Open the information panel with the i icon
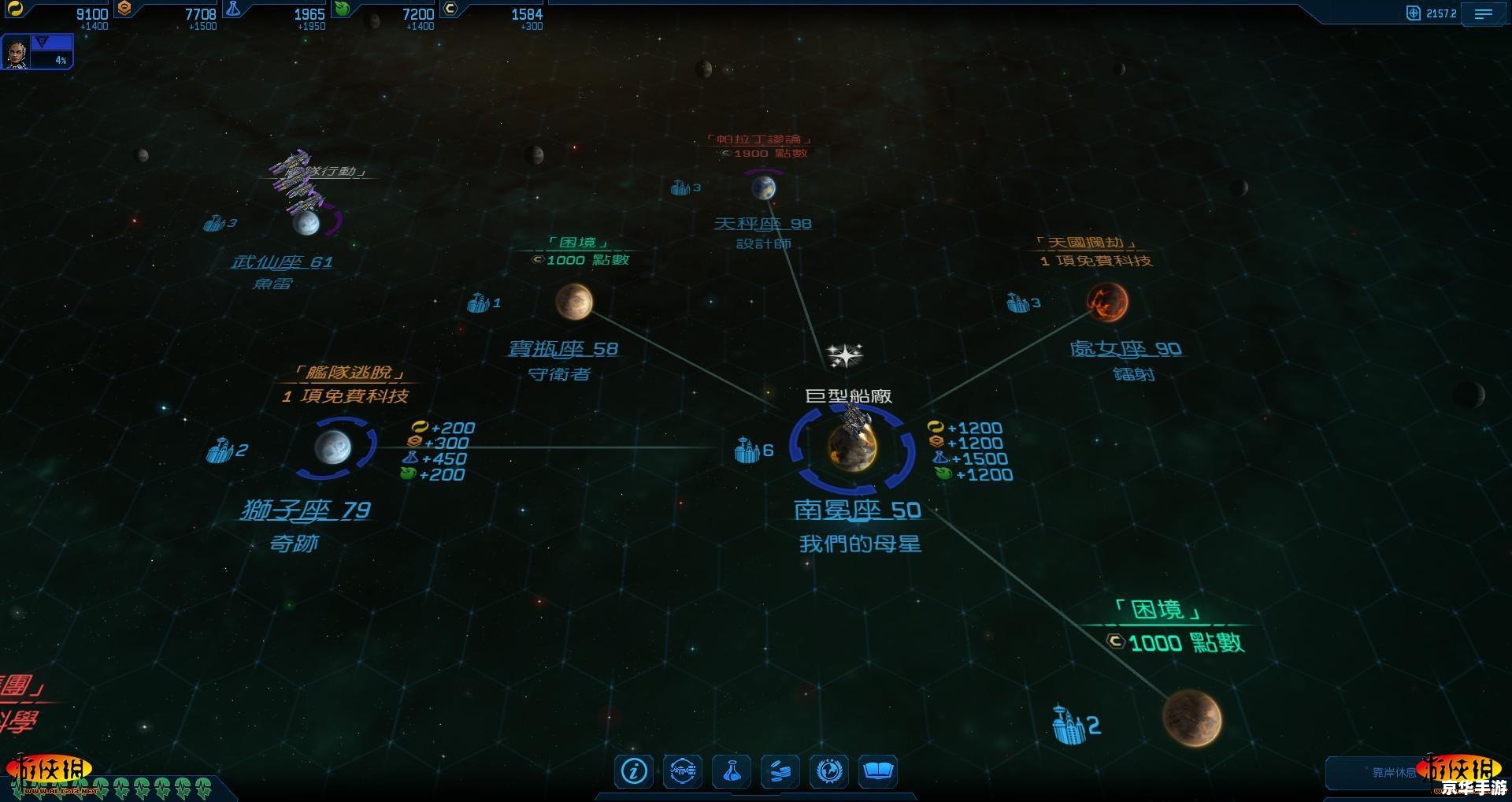This screenshot has width=1512, height=802. 634,770
